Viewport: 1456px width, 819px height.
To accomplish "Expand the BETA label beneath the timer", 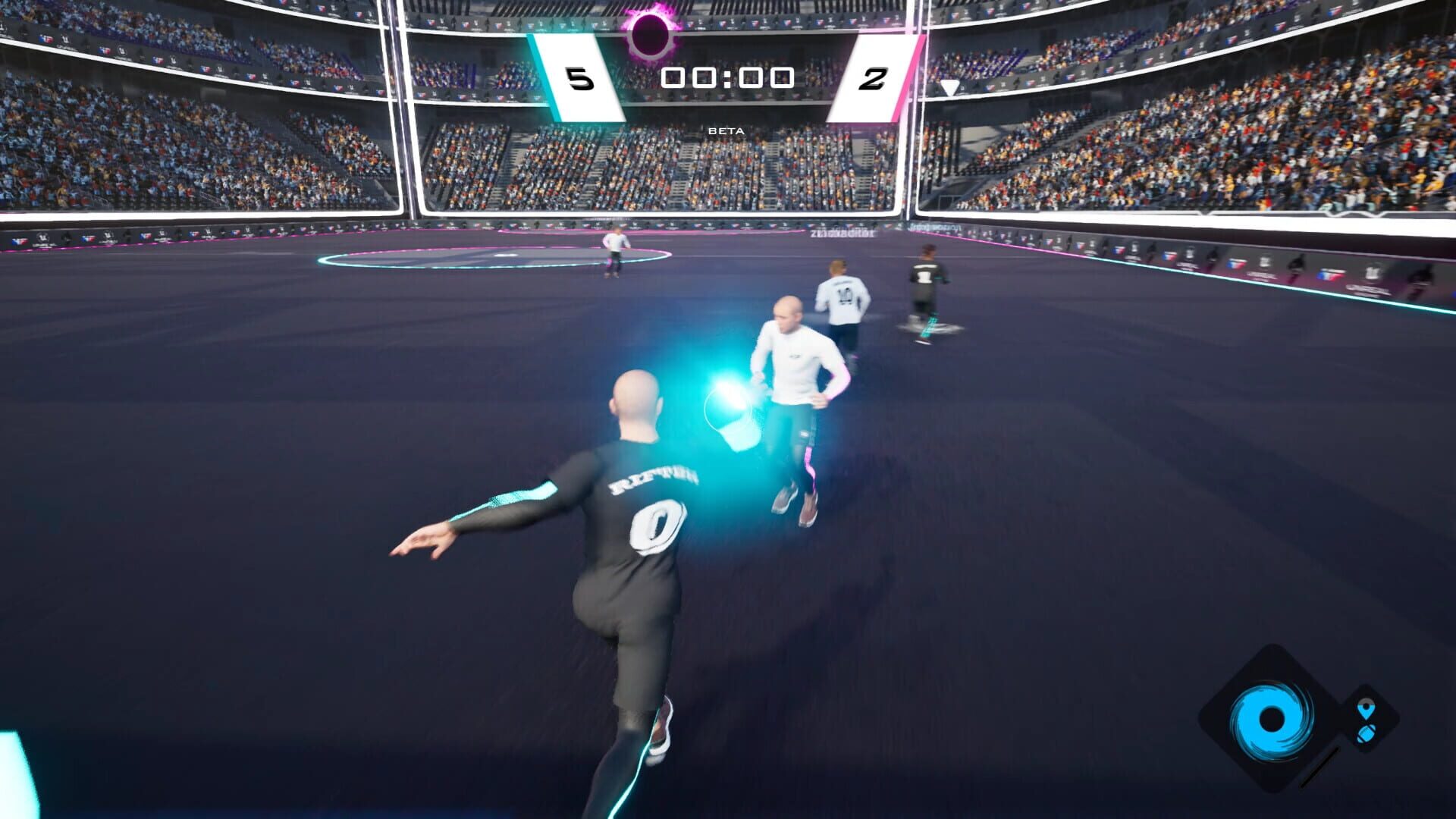I will [726, 130].
